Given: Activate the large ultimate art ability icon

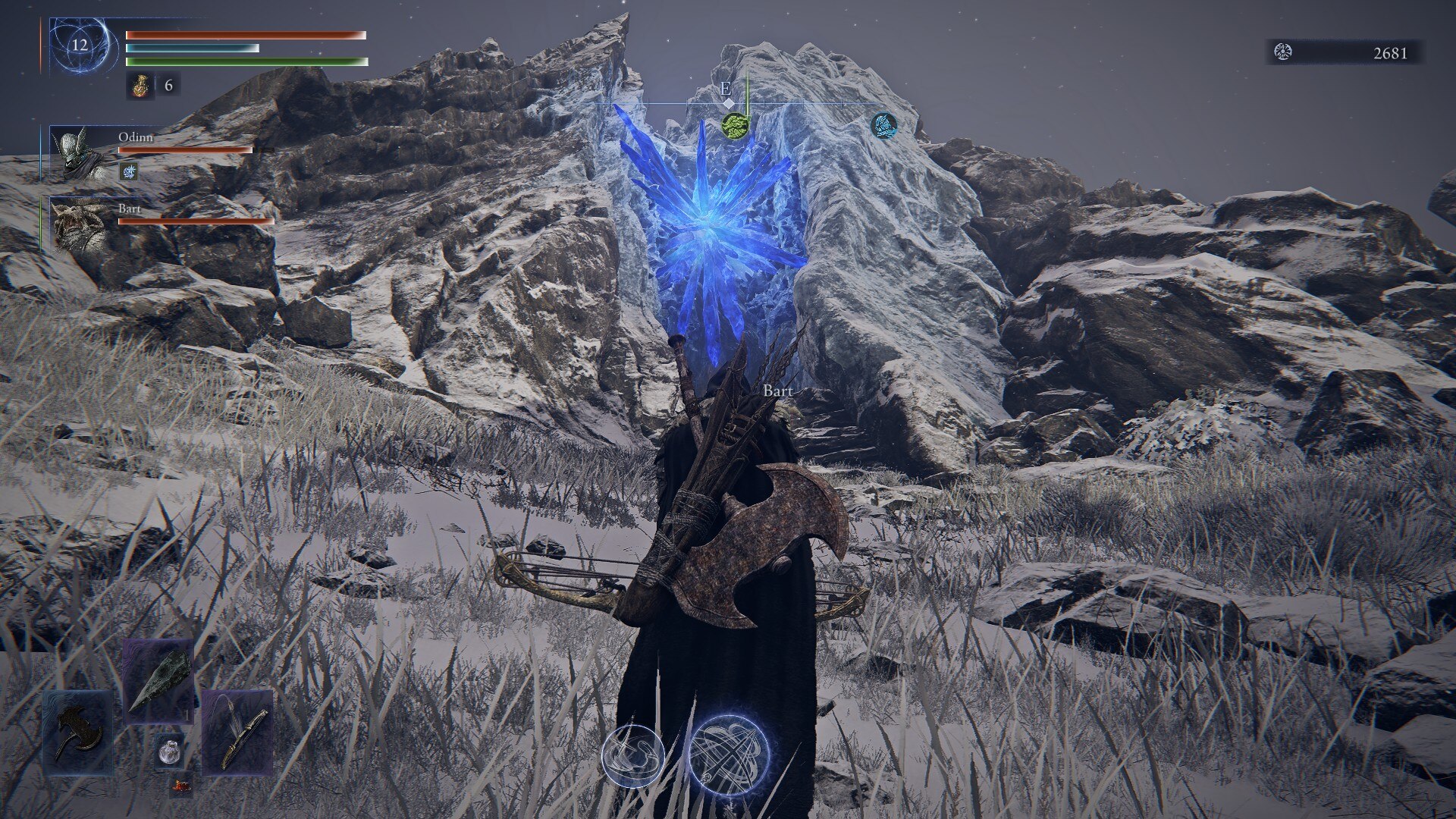Looking at the screenshot, I should pyautogui.click(x=726, y=752).
